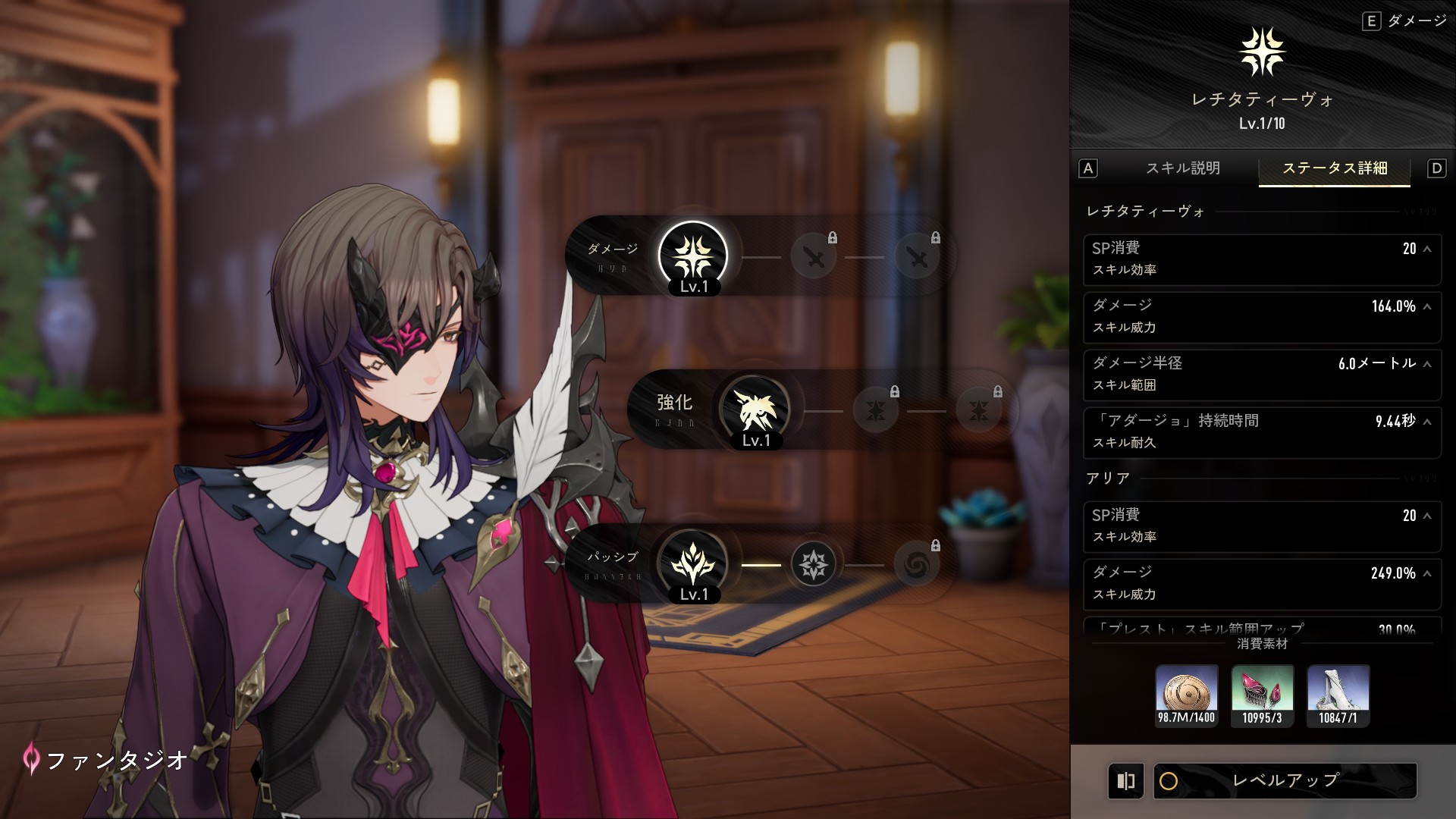
Task: Toggle the compare panel icon beside レベルアップ
Action: point(1125,780)
